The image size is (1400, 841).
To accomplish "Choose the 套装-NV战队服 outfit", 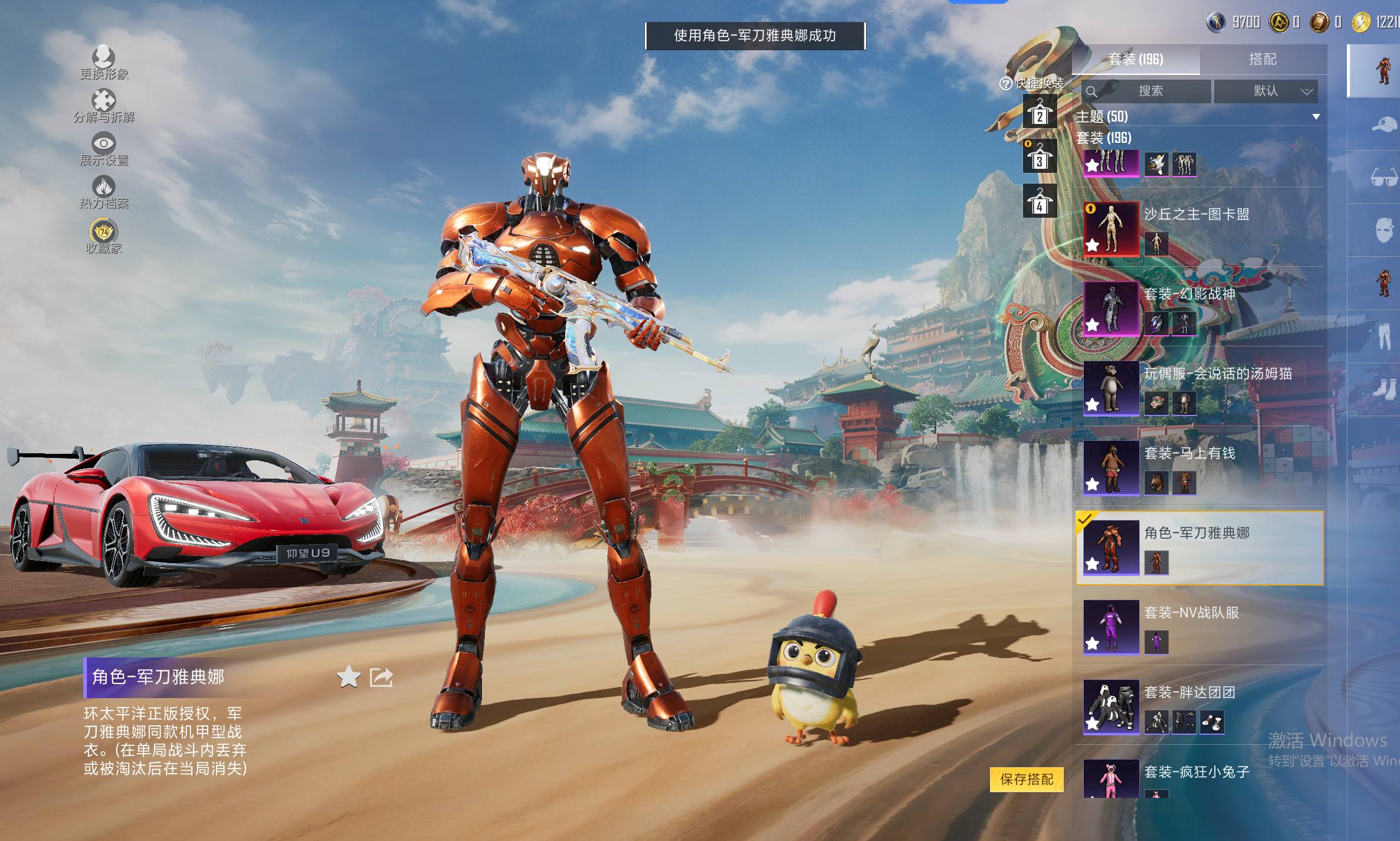I will [x=1198, y=627].
